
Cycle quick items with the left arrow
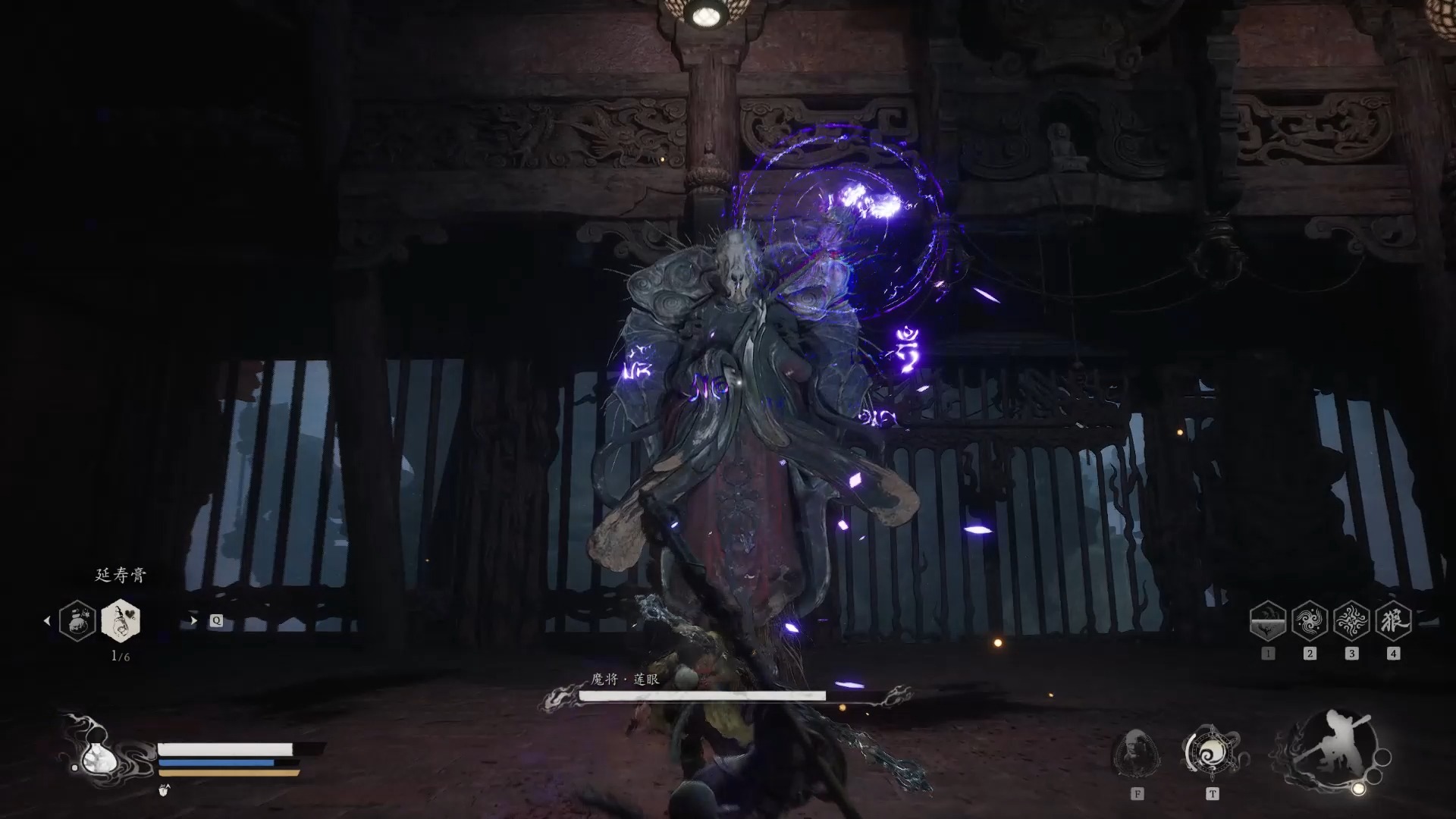pyautogui.click(x=47, y=620)
